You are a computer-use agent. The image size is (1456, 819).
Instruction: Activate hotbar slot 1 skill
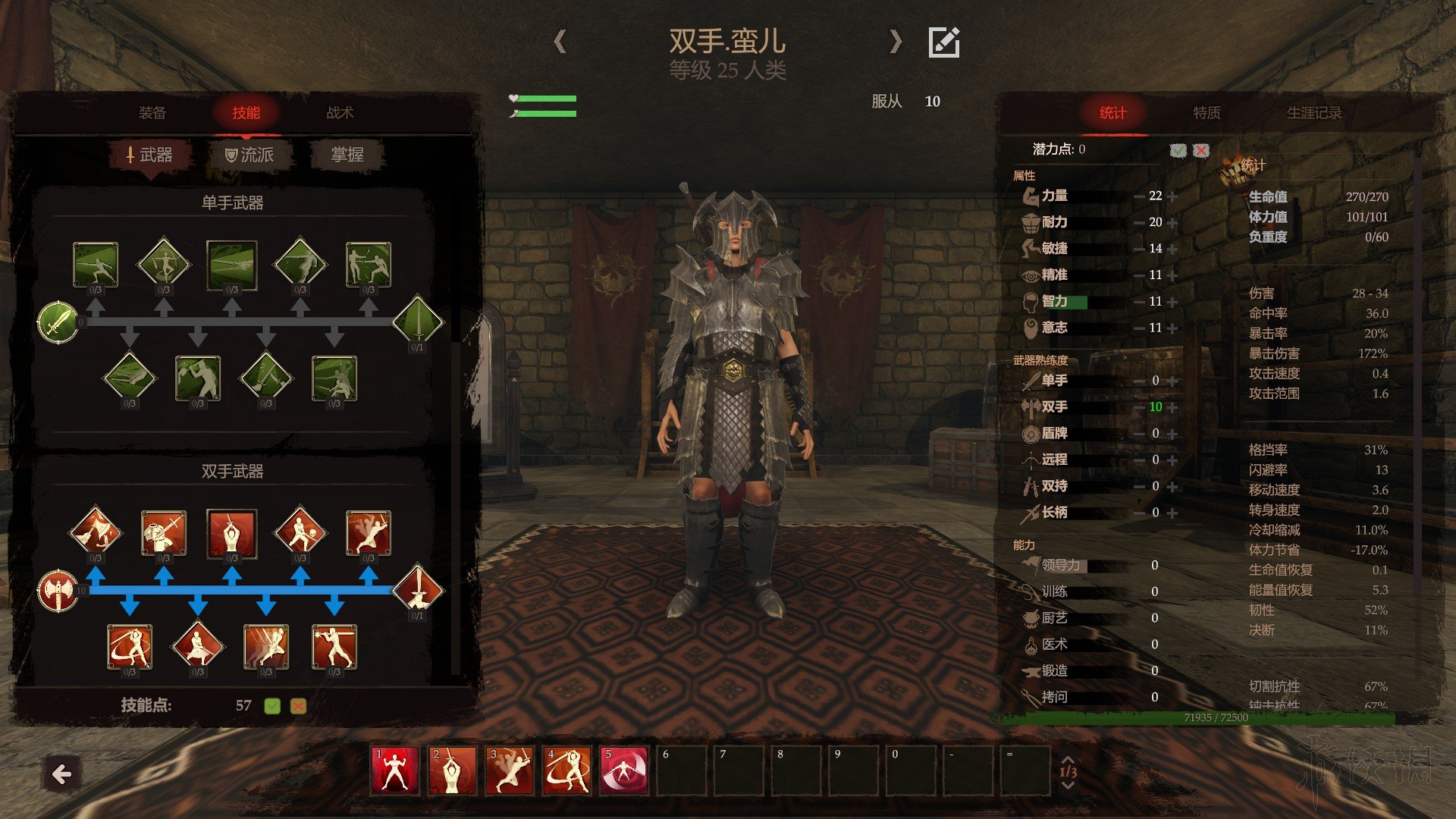point(394,770)
